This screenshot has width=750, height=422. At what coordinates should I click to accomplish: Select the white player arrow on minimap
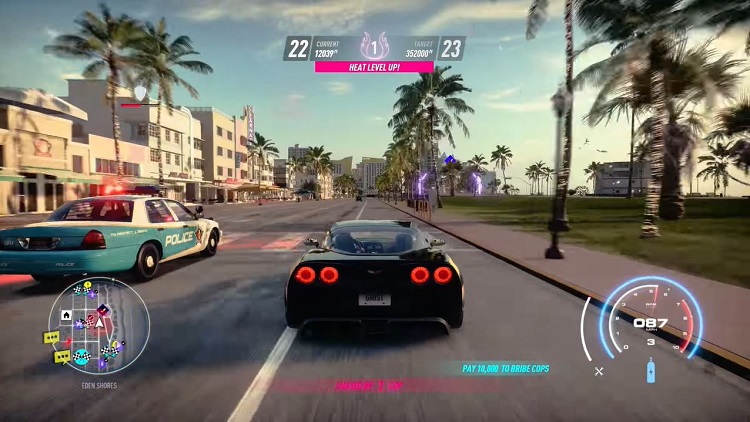pyautogui.click(x=98, y=325)
